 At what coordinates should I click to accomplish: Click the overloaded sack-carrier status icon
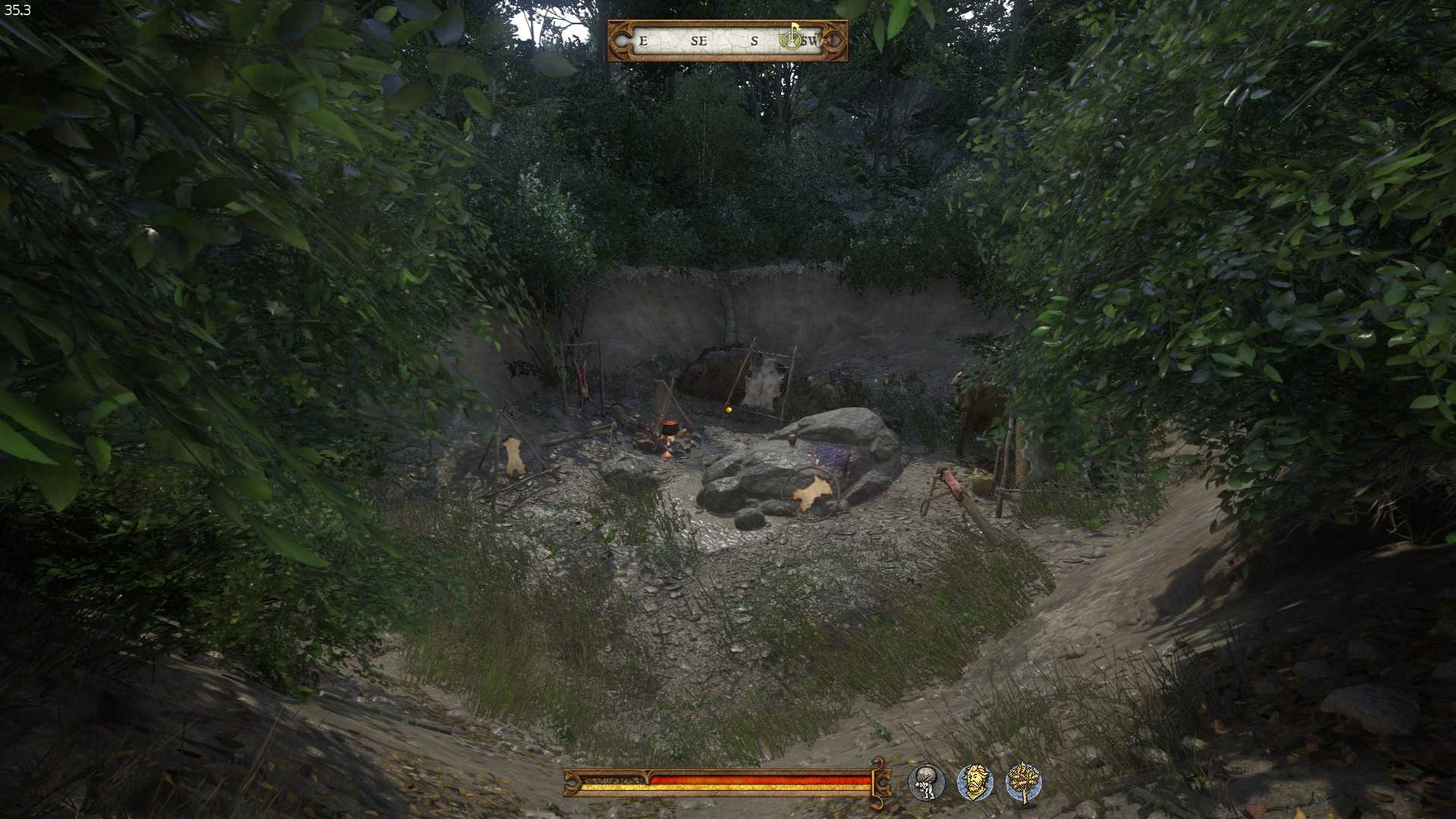point(926,783)
